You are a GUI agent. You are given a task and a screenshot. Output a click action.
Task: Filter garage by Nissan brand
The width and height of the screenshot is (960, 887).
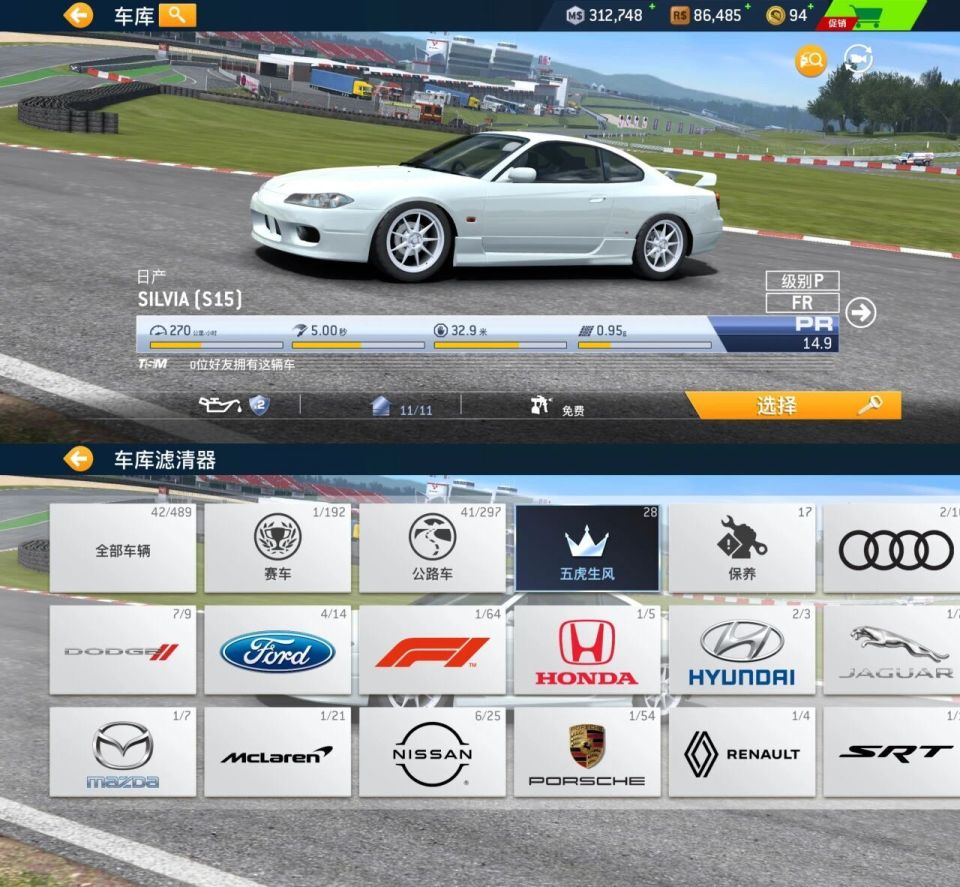[432, 753]
